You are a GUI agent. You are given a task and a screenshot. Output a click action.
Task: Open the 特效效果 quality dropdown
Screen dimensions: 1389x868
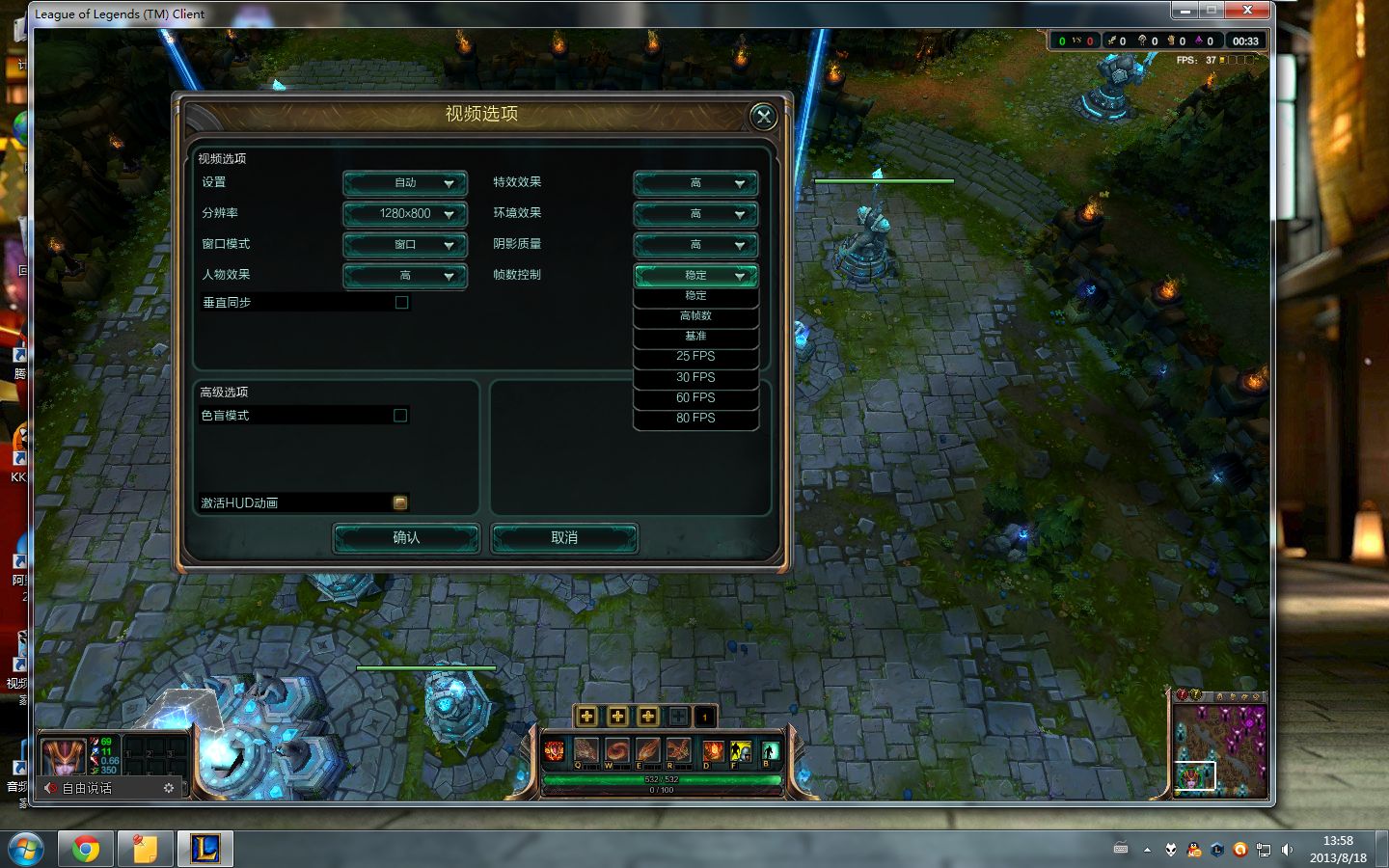click(x=695, y=183)
